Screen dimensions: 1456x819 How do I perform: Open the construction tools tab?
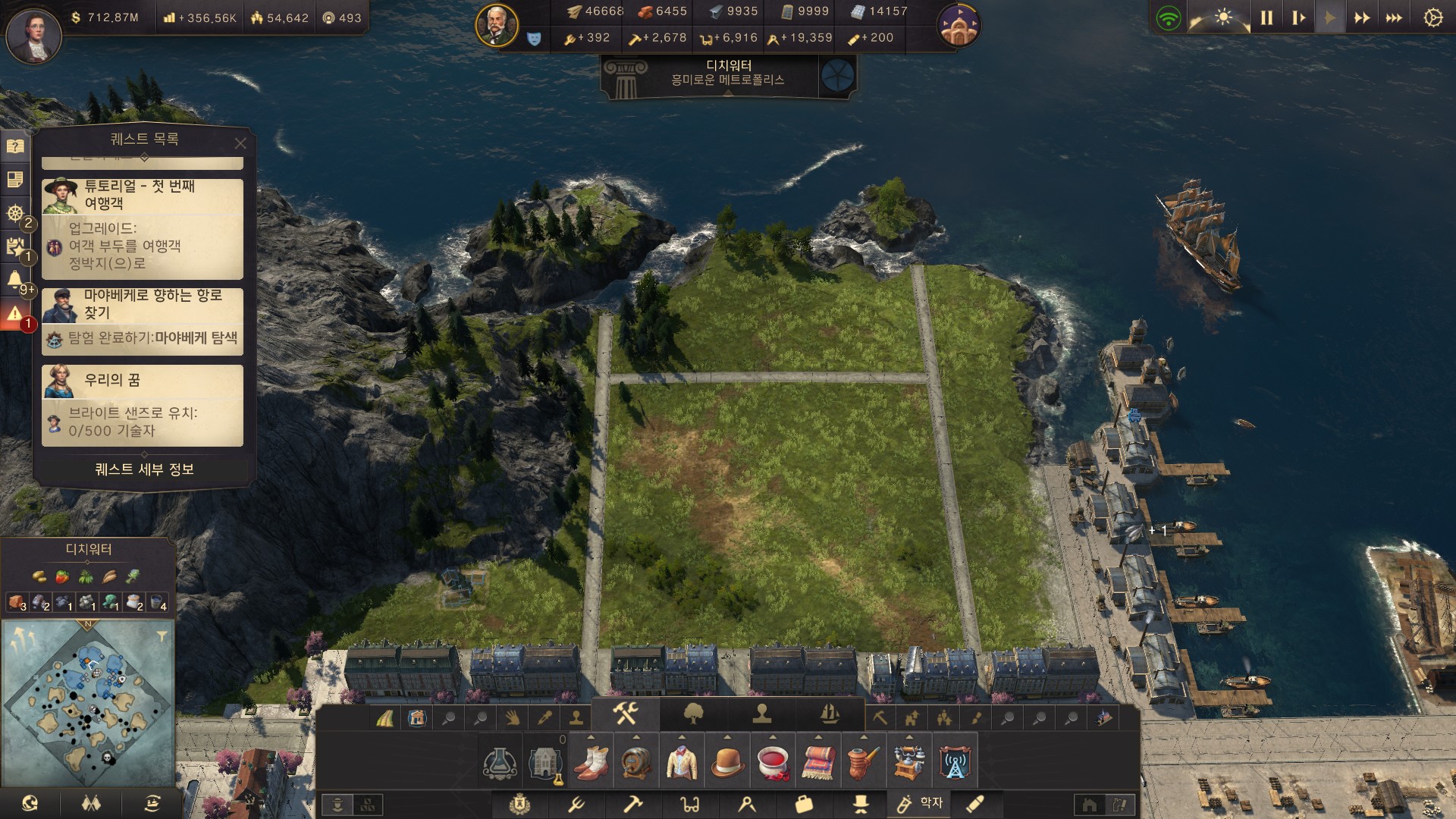tap(626, 714)
